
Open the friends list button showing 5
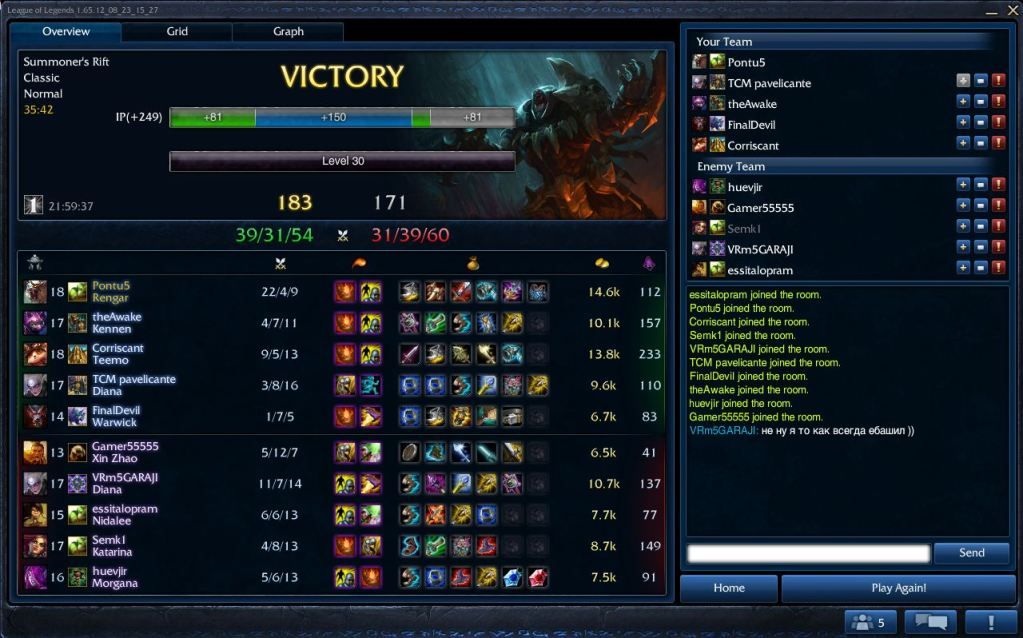pos(869,622)
